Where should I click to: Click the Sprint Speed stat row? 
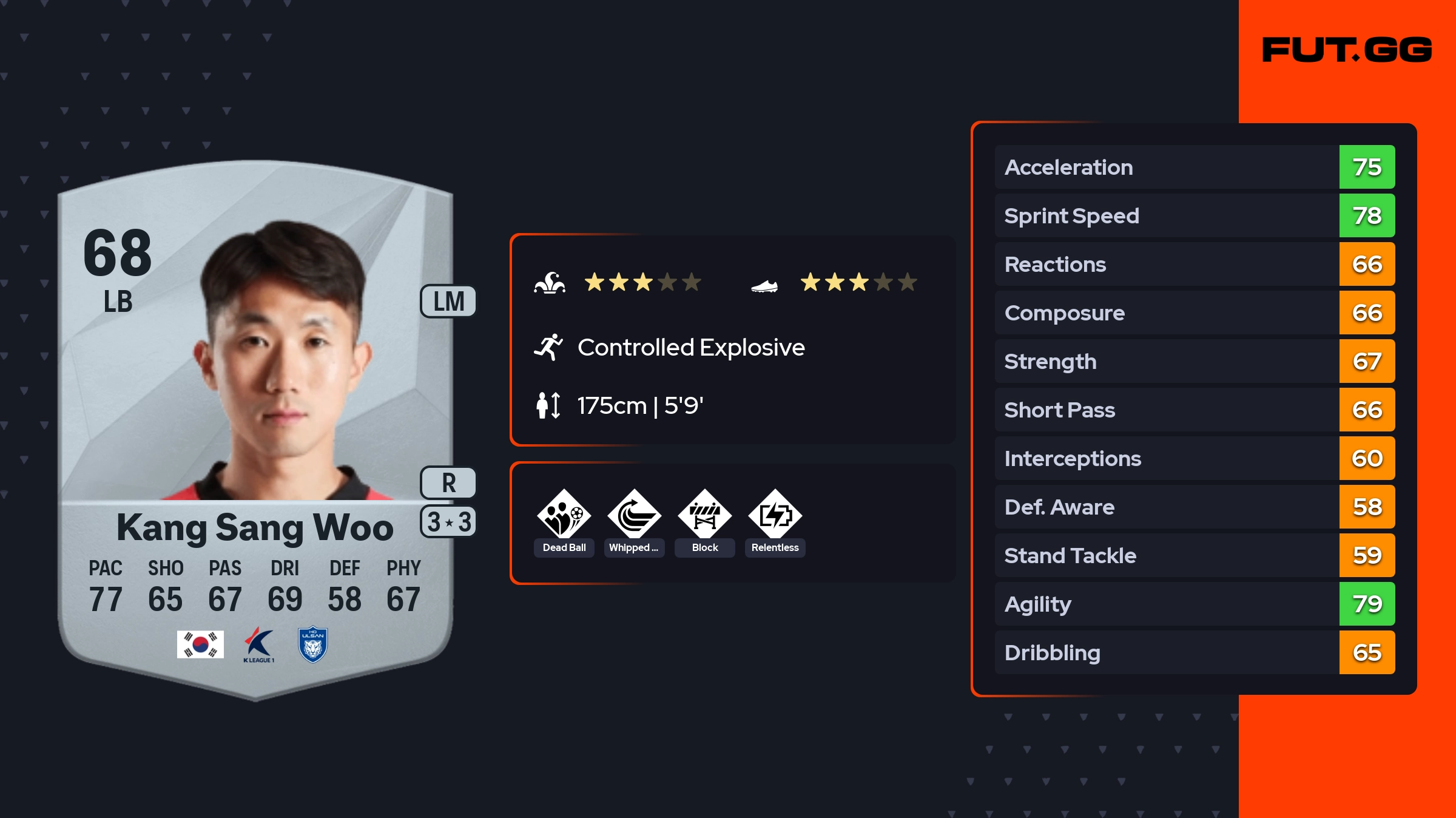tap(1195, 215)
